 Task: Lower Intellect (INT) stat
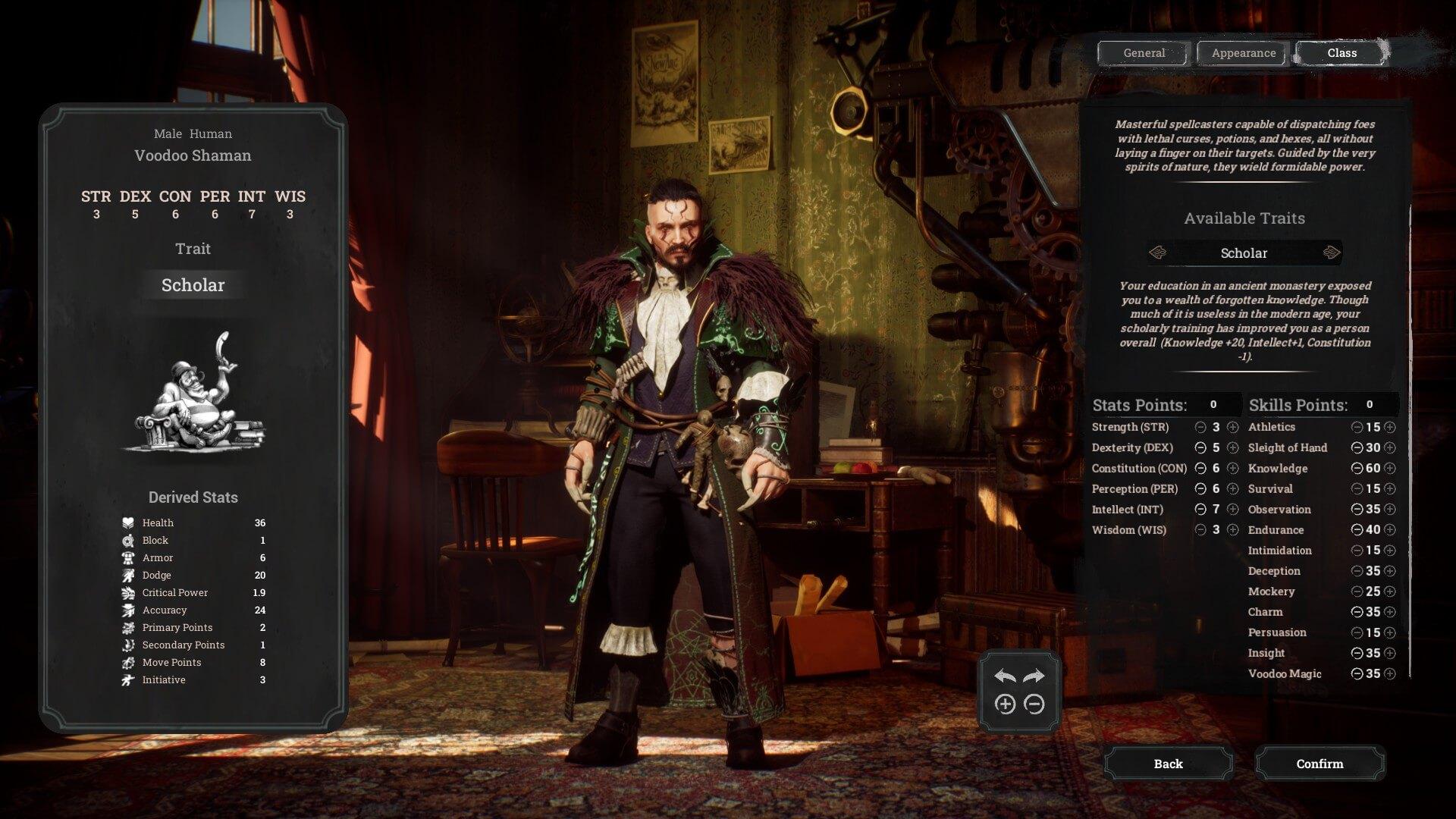click(1200, 510)
